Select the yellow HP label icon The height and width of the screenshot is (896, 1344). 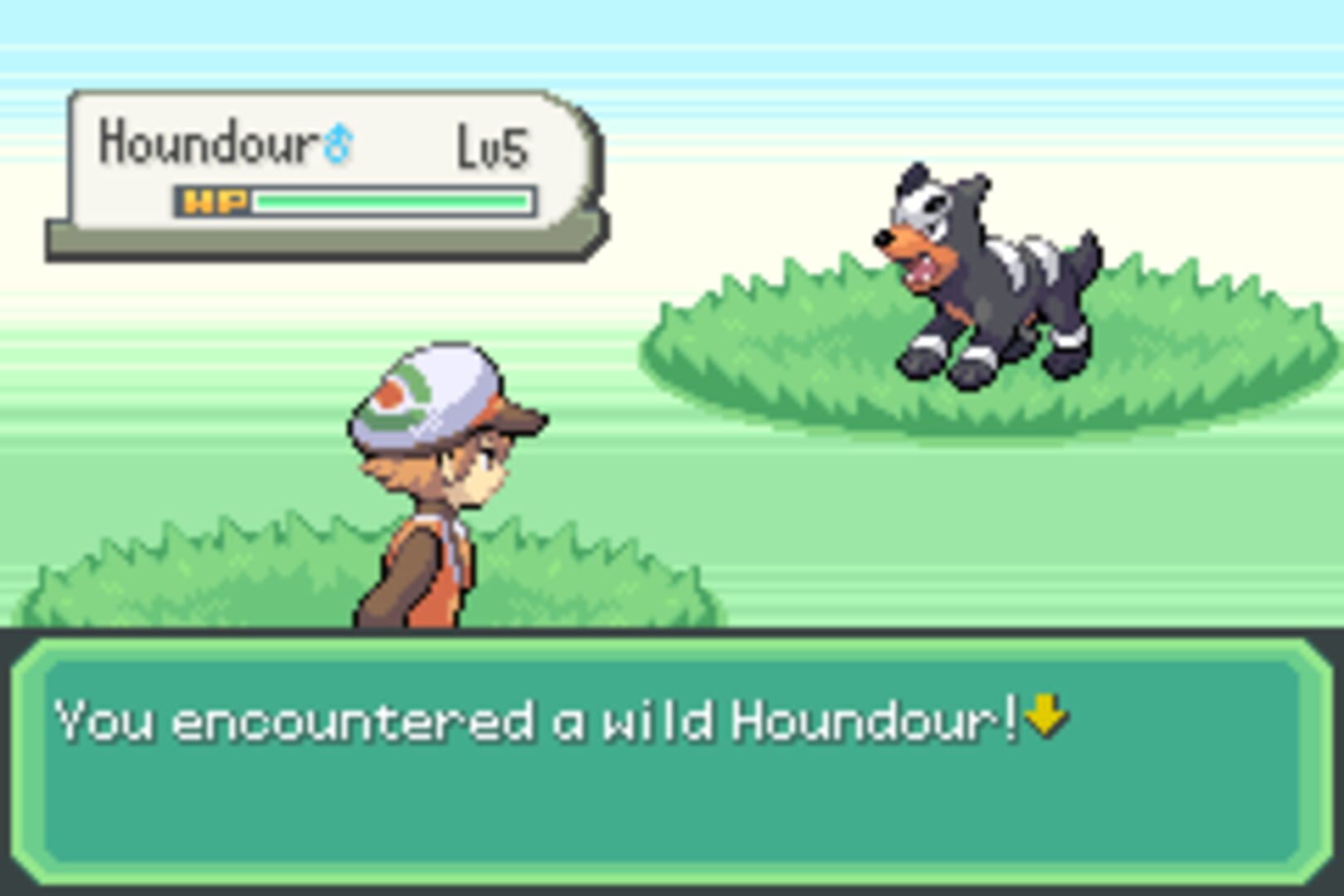[216, 199]
